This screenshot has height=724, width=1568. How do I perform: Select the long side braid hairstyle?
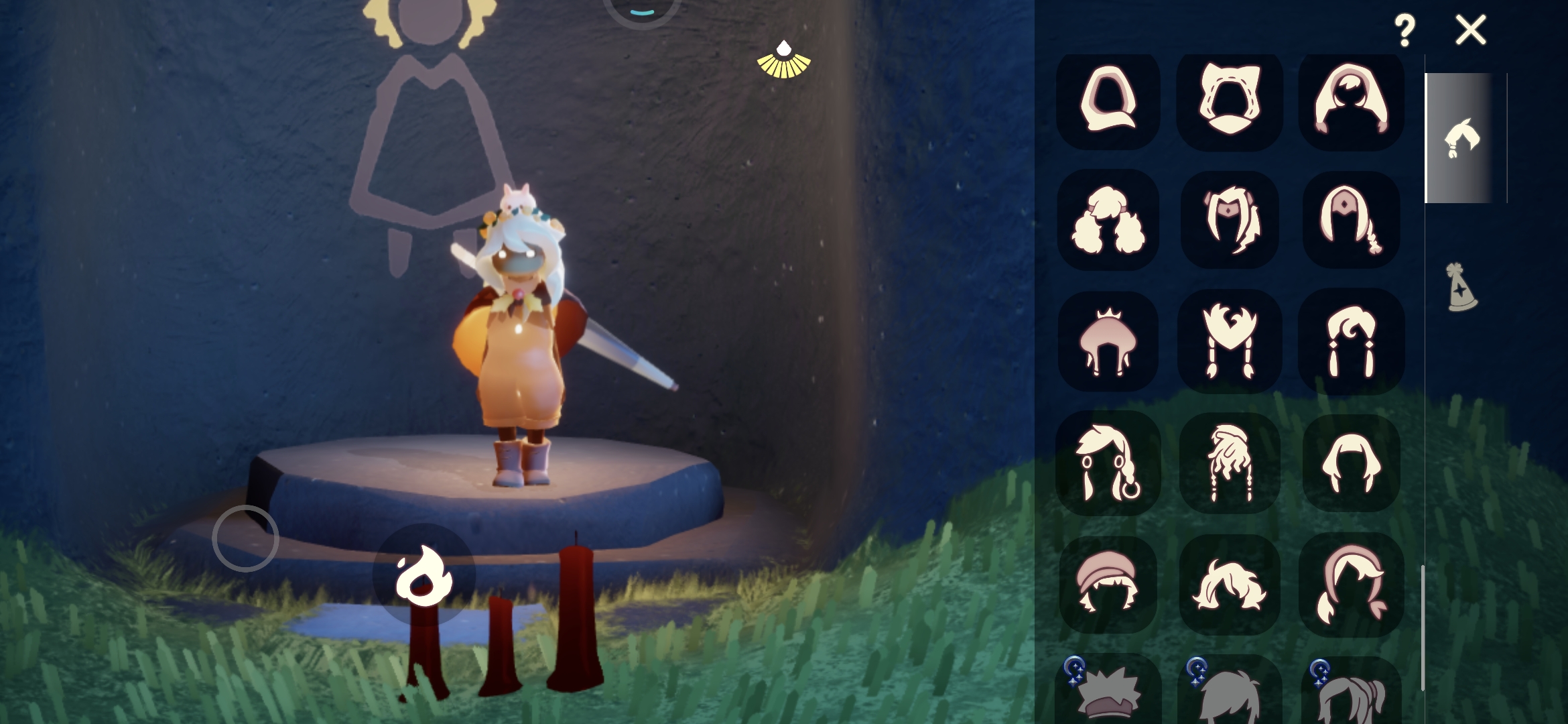(1350, 220)
